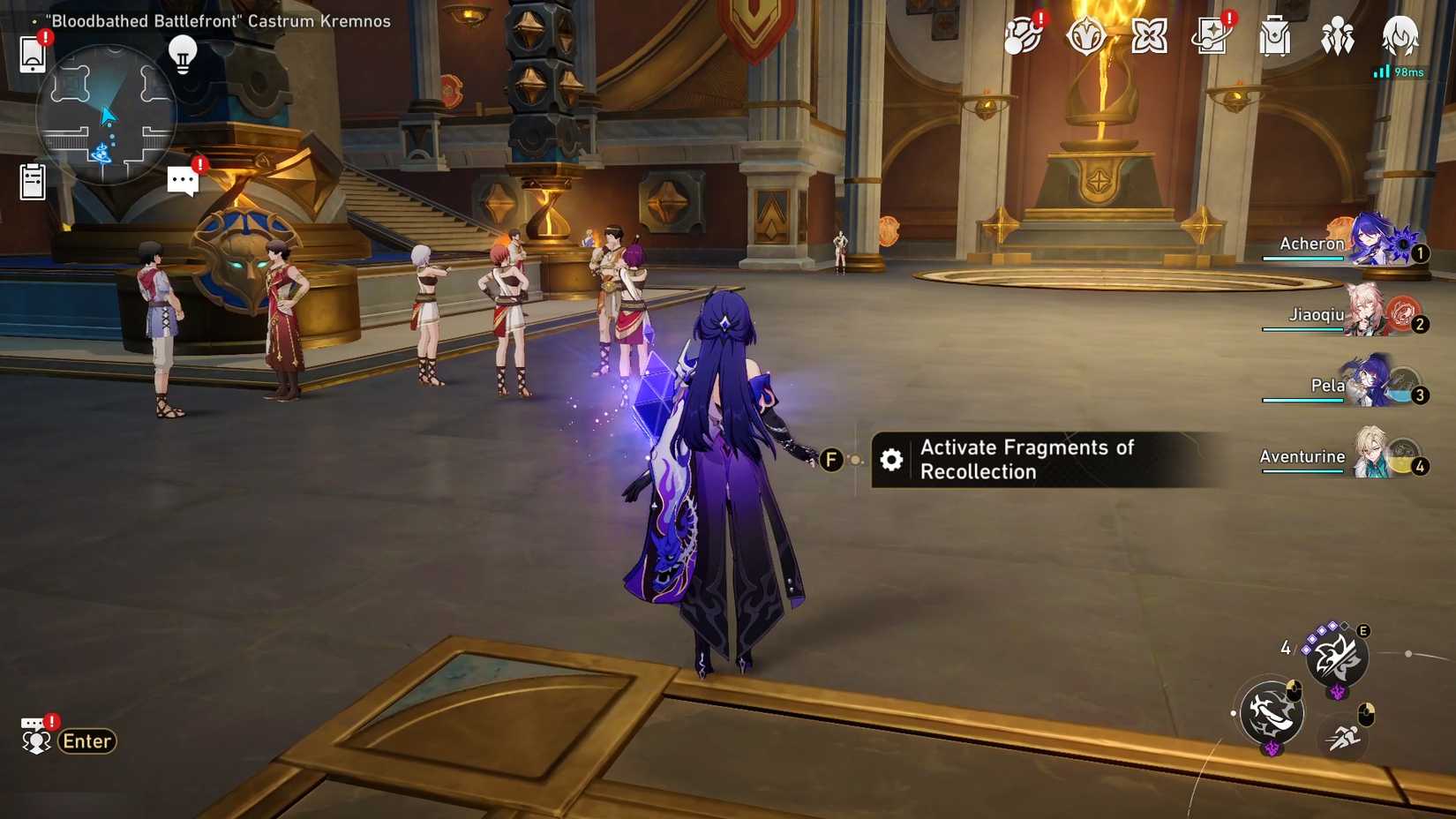Activate Fragments of Recollection via the F prompt
The height and width of the screenshot is (819, 1456).
point(830,460)
